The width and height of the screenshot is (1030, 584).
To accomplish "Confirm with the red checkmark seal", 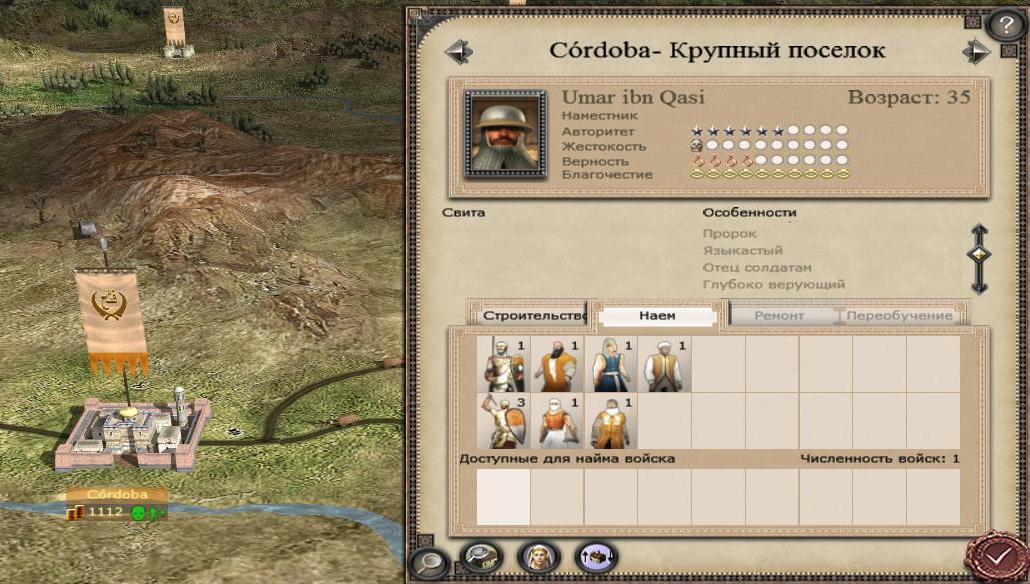I will point(997,555).
